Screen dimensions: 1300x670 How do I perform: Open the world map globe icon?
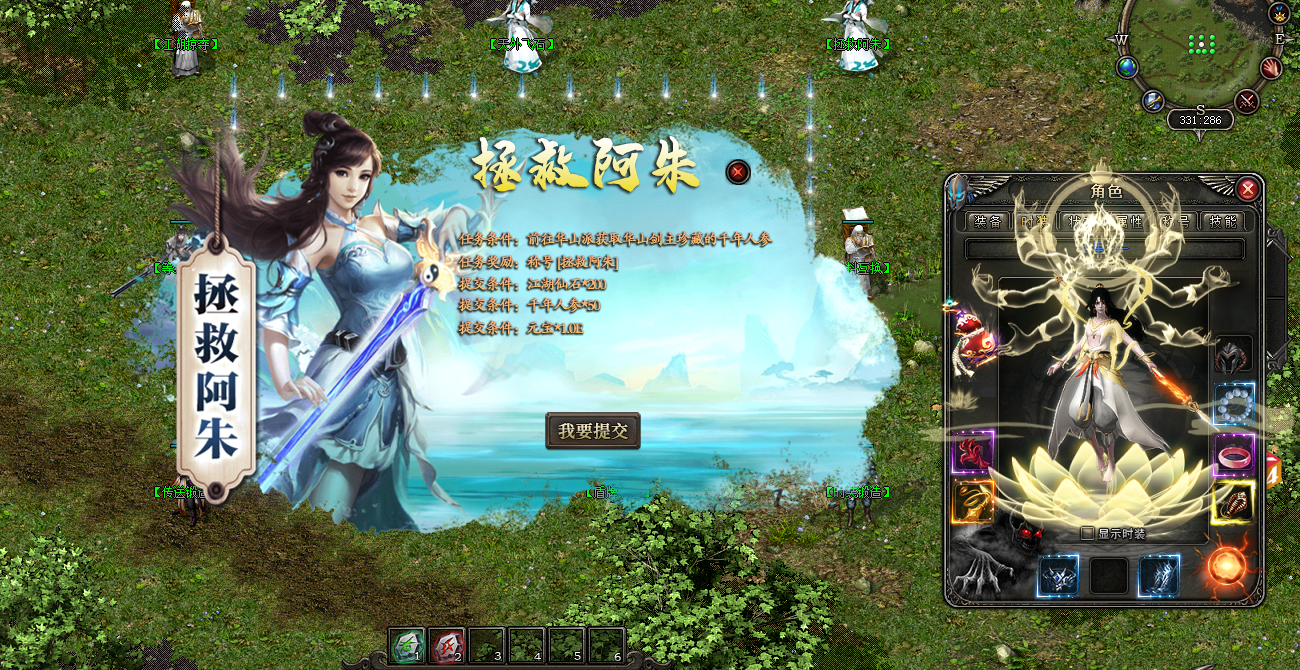(x=1128, y=67)
